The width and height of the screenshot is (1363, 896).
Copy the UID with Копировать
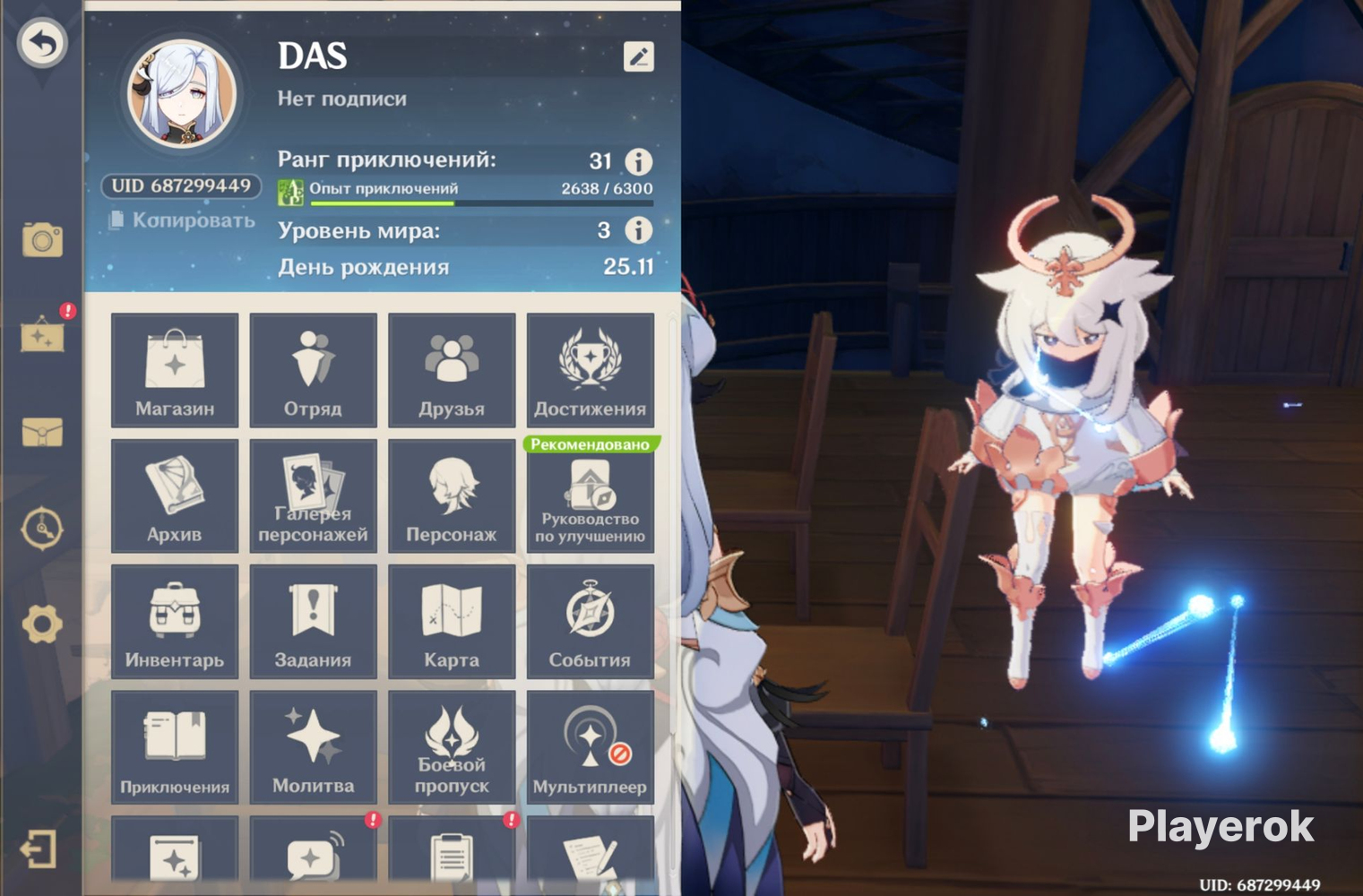(183, 220)
